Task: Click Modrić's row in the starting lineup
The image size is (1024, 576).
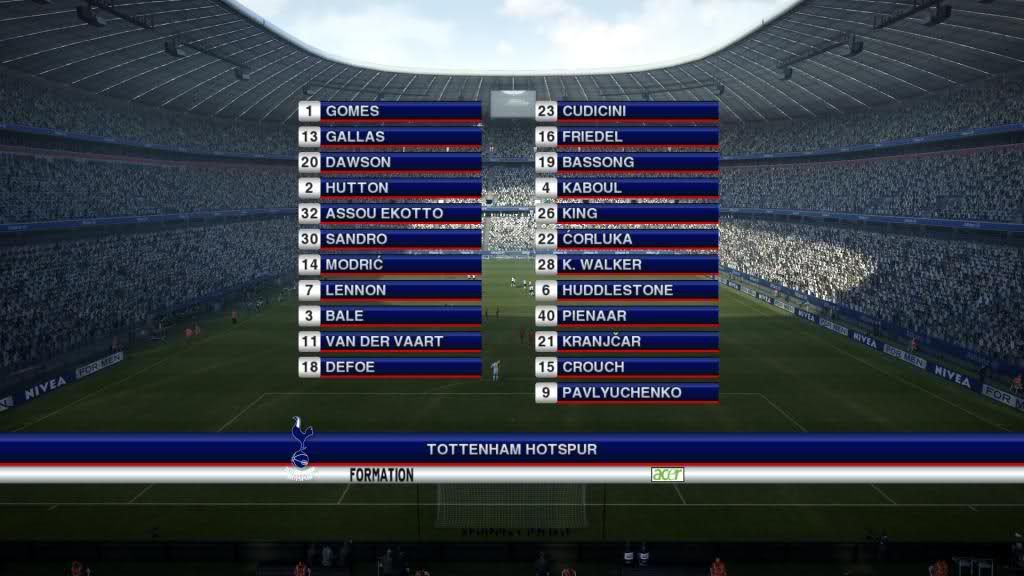Action: coord(390,264)
